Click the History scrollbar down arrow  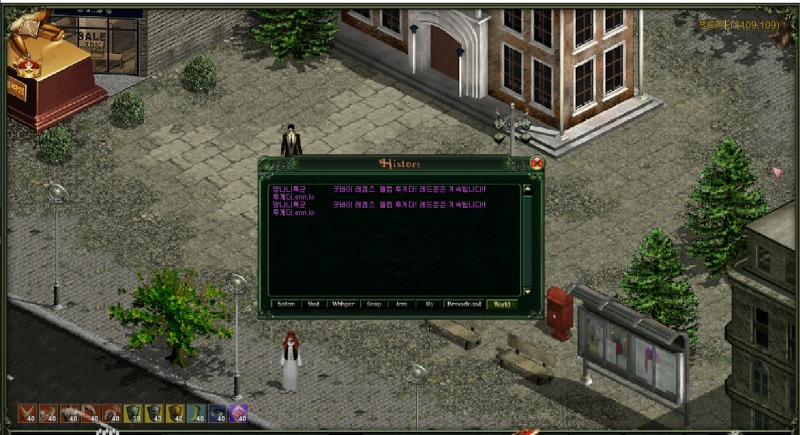(x=528, y=292)
